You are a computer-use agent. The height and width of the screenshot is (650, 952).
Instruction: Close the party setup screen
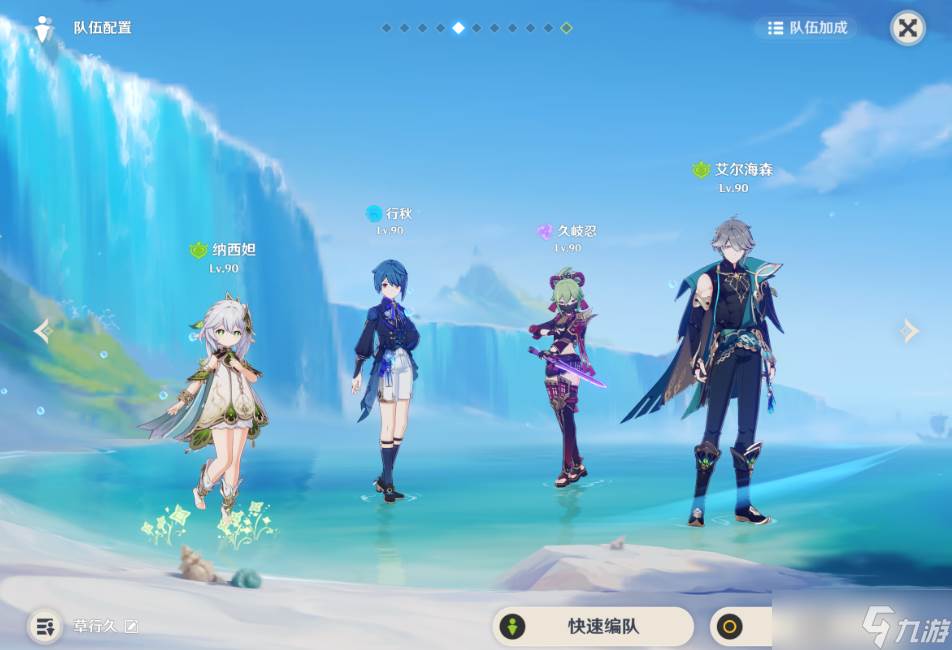907,28
